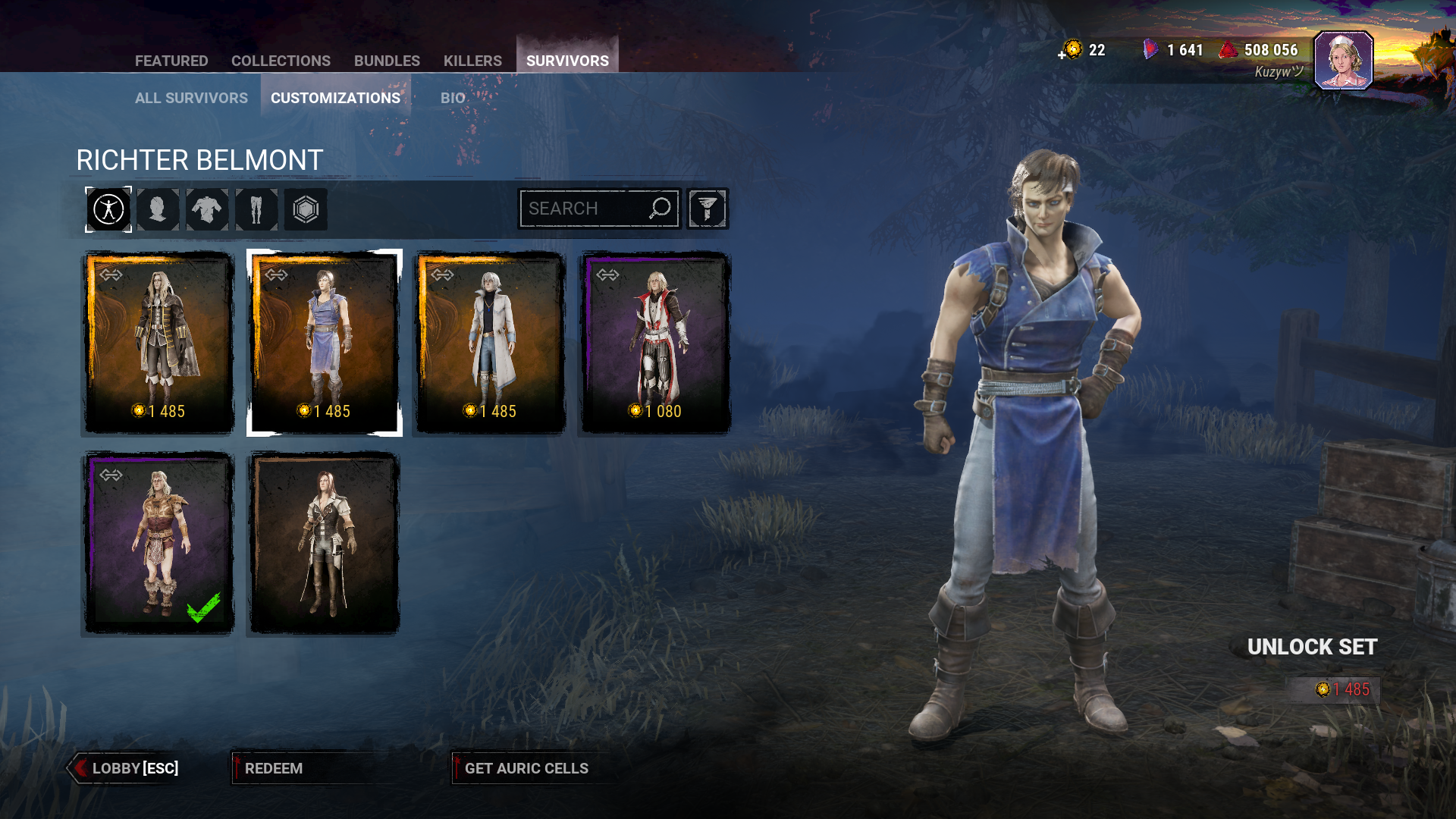Select the white coat outfit thumbnail
This screenshot has height=819, width=1456.
pos(490,343)
